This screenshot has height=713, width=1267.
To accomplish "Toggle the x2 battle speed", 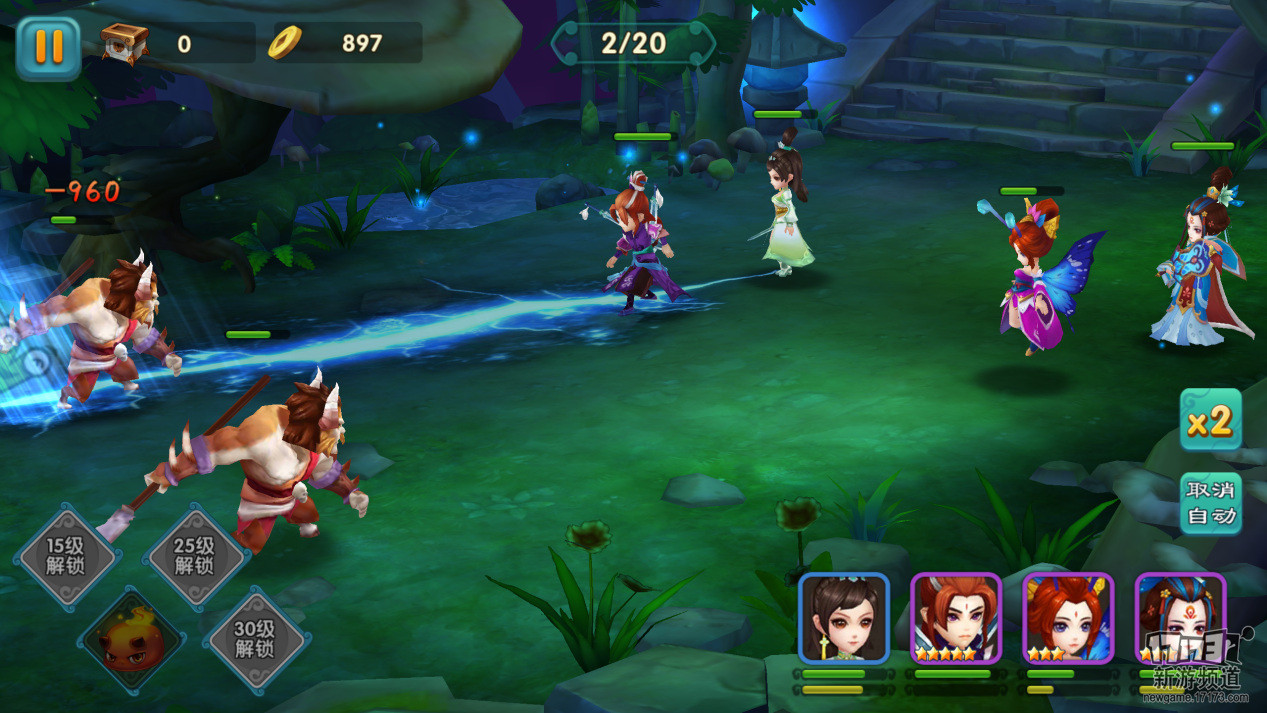I will [1210, 420].
